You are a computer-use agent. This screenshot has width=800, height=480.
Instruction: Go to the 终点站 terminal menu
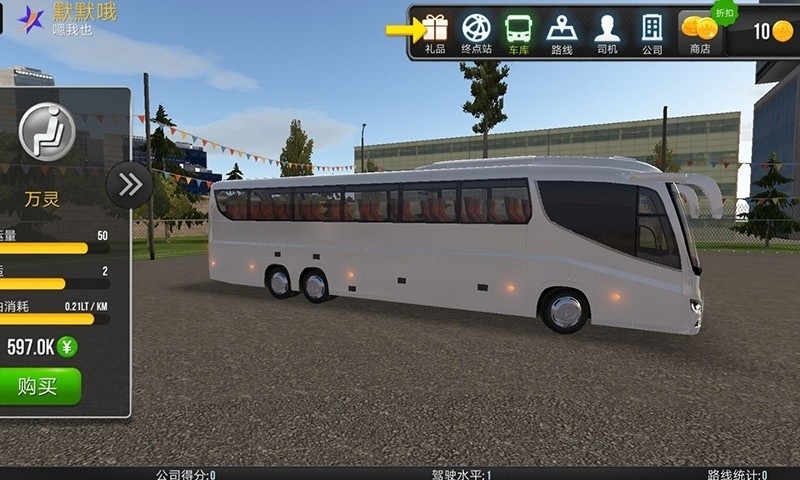(477, 33)
